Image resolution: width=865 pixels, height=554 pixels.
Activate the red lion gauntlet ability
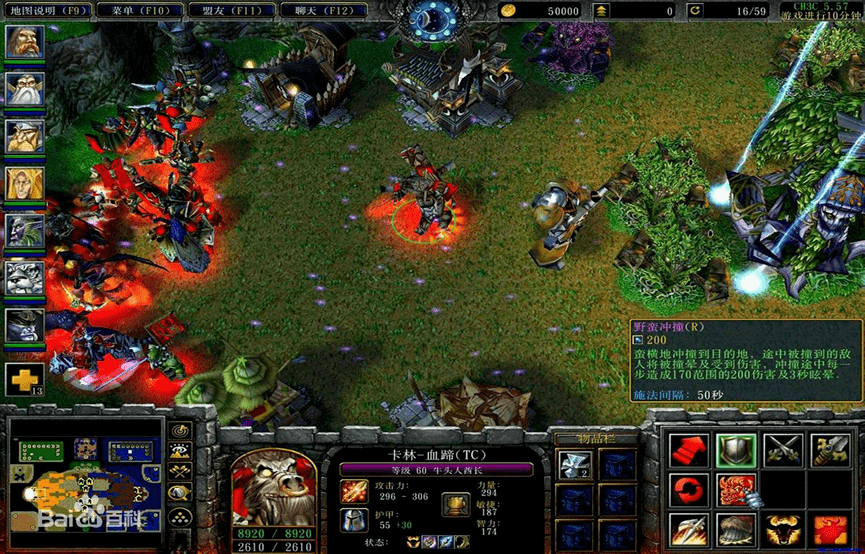click(735, 491)
